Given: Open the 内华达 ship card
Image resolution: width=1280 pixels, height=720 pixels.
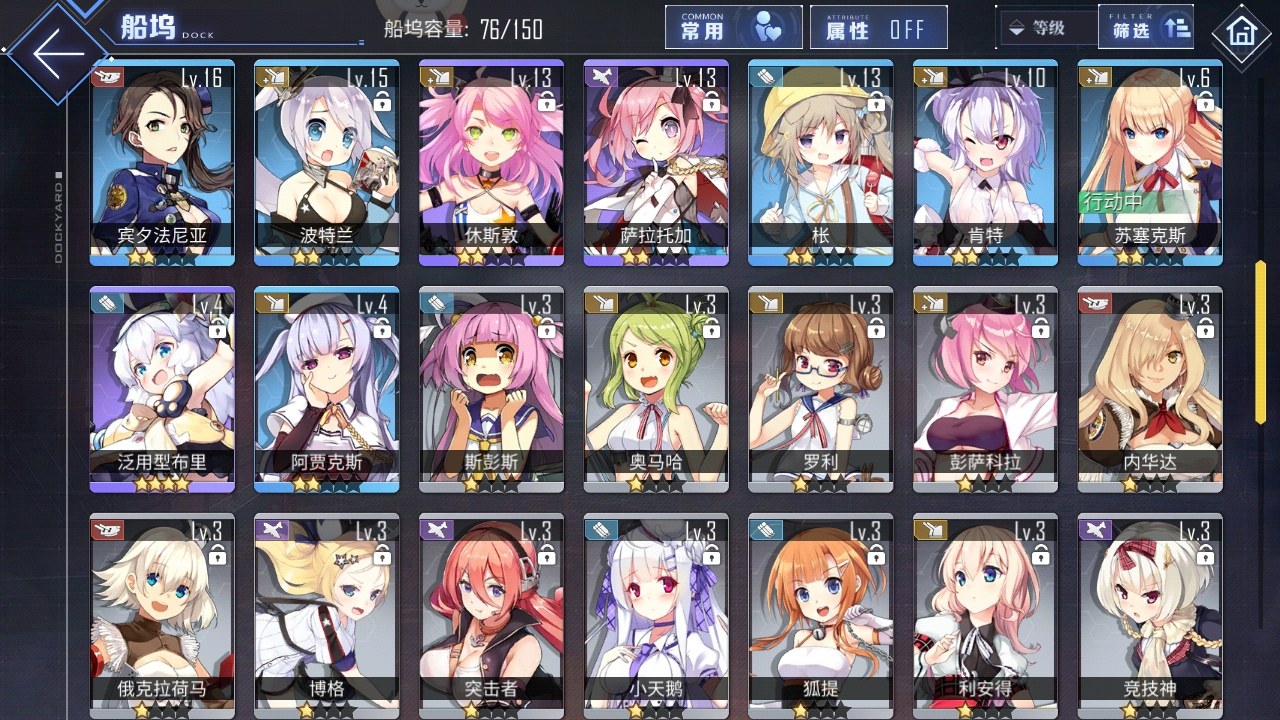Looking at the screenshot, I should pyautogui.click(x=1150, y=389).
